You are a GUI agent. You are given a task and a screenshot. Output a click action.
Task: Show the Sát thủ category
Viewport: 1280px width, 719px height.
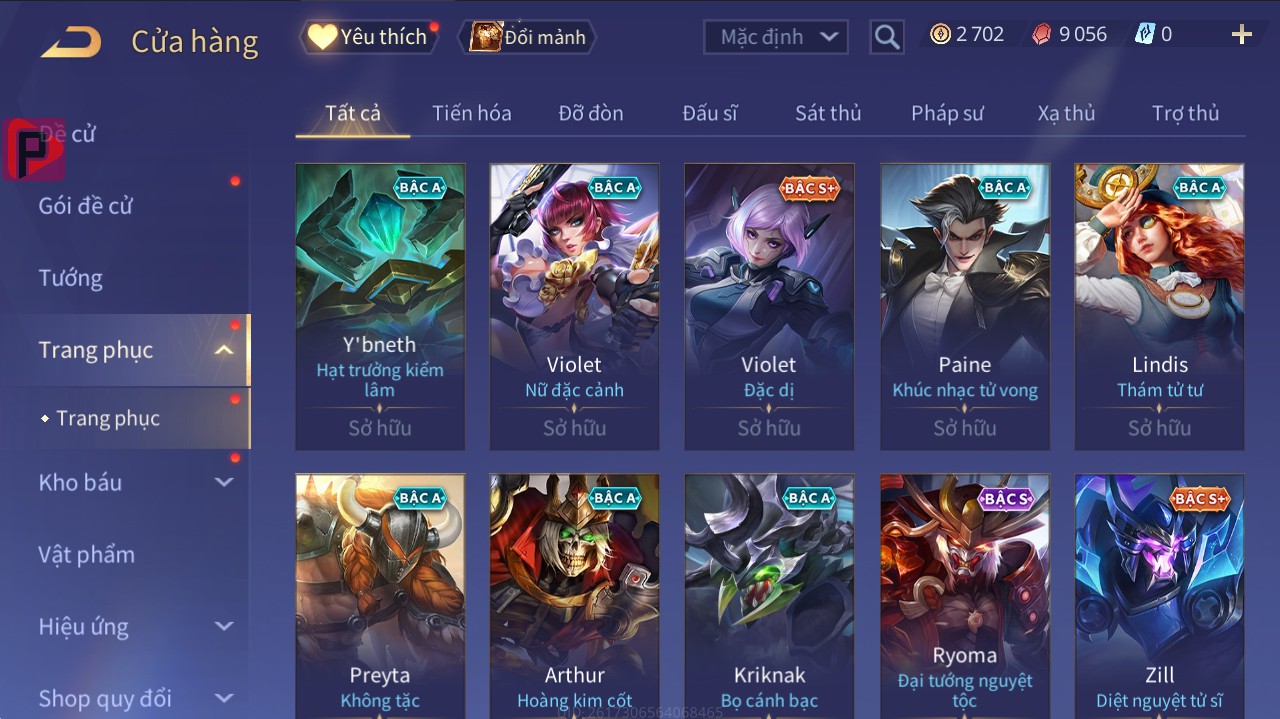(x=827, y=113)
